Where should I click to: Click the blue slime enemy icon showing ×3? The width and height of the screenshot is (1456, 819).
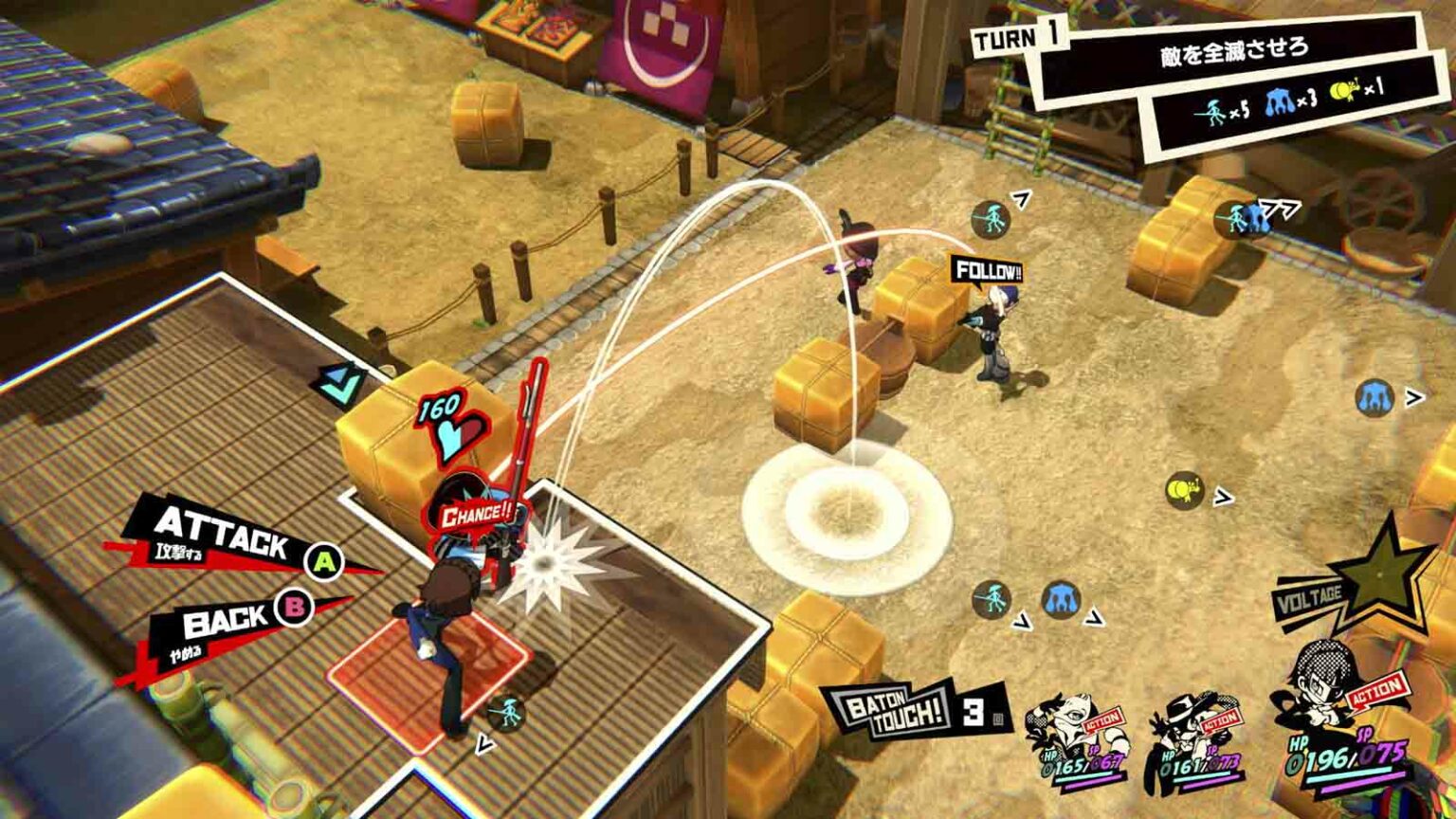[1280, 104]
